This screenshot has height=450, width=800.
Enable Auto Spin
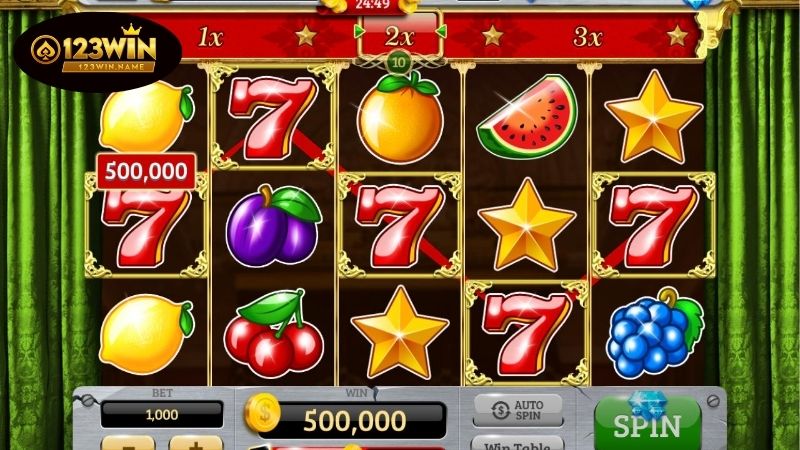coord(517,409)
